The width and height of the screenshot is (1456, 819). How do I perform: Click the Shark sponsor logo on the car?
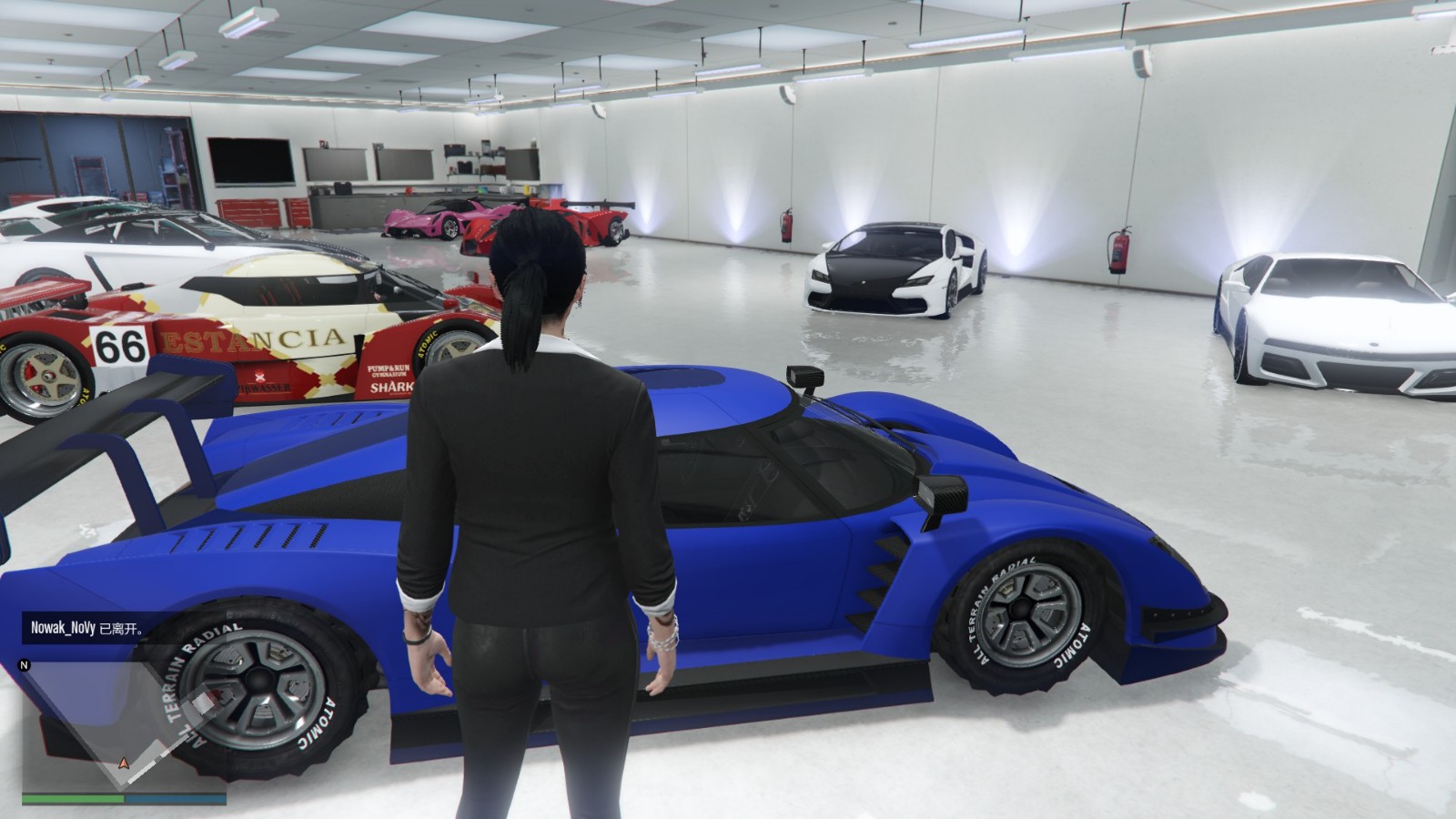[391, 387]
